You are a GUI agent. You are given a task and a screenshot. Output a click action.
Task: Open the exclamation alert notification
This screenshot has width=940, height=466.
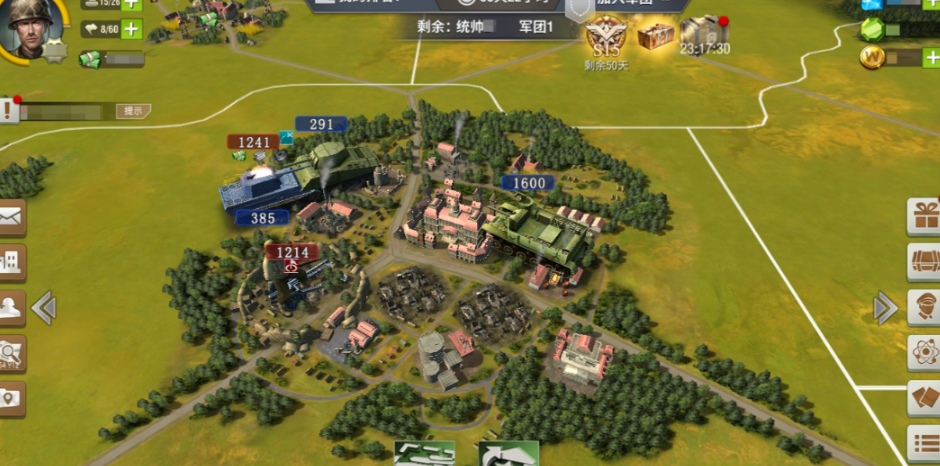coord(9,110)
